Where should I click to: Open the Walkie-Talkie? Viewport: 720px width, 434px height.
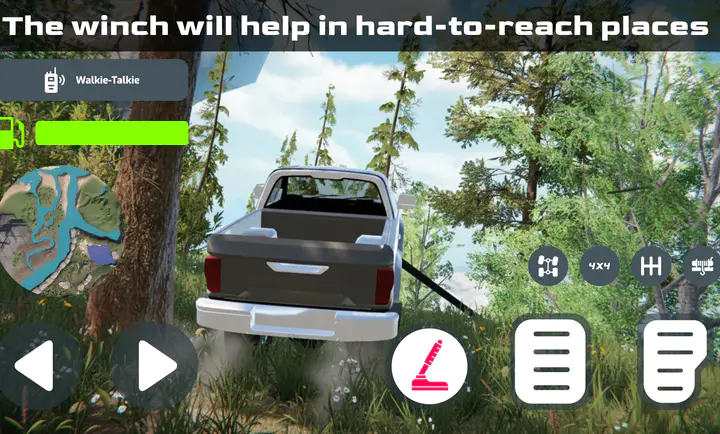pyautogui.click(x=94, y=81)
